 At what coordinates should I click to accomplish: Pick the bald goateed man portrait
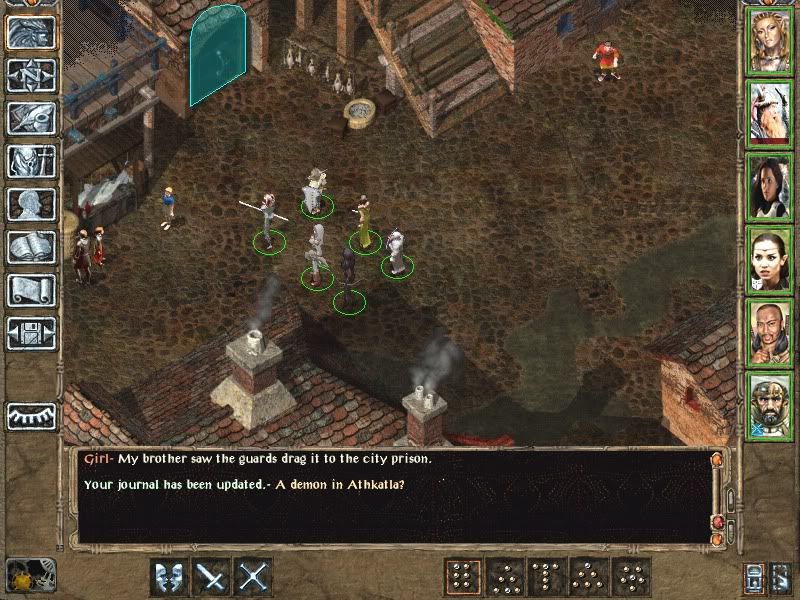point(770,333)
